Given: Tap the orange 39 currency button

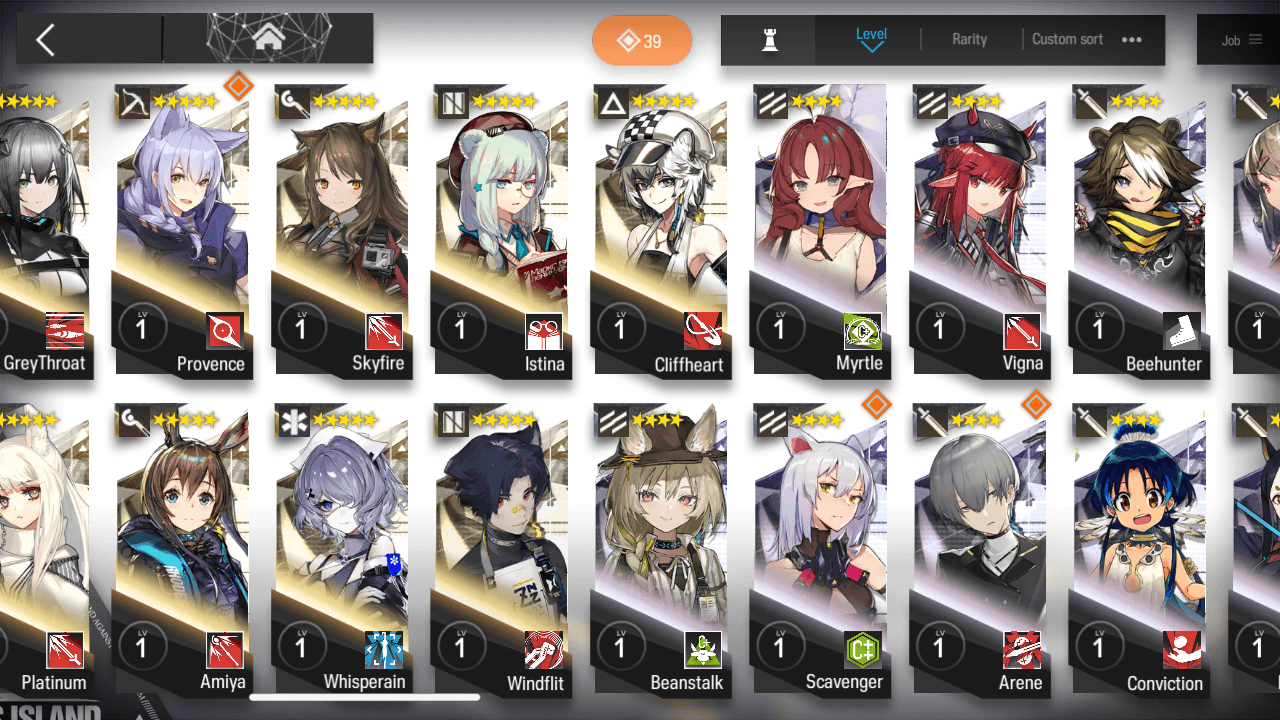Looking at the screenshot, I should coord(641,41).
